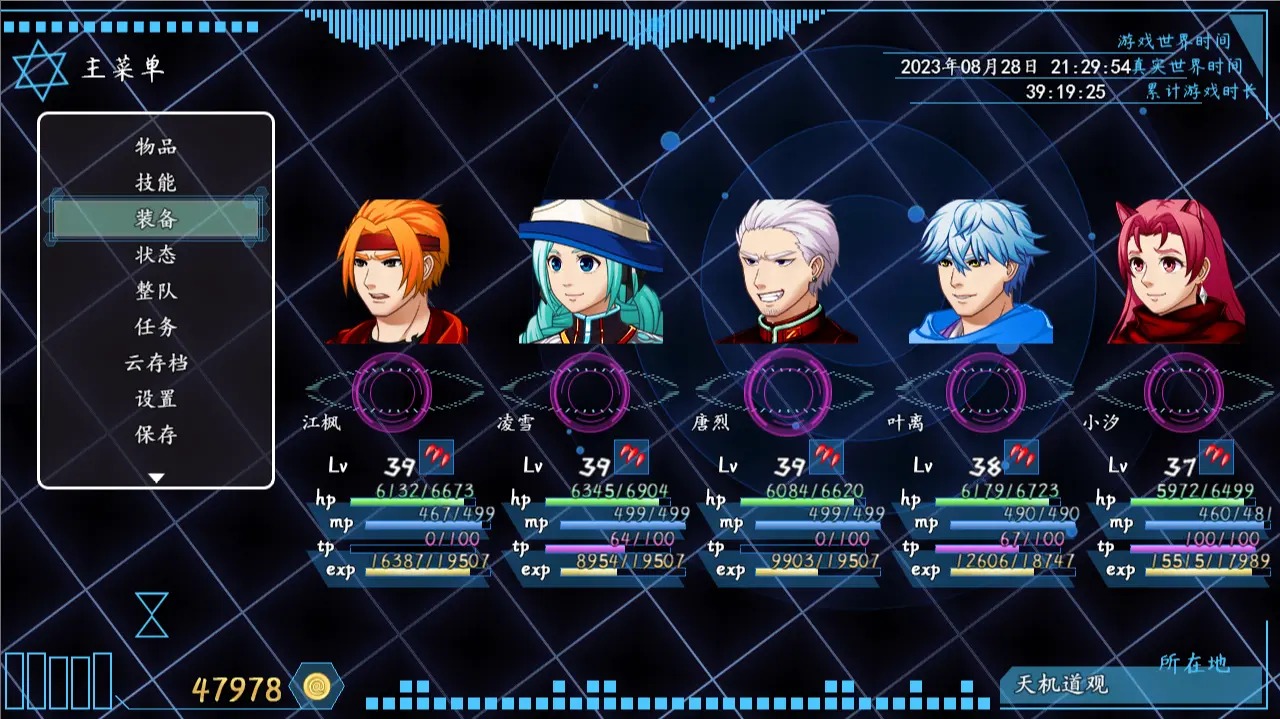Image resolution: width=1280 pixels, height=719 pixels.
Task: Select the 整队 formation option
Action: [156, 291]
